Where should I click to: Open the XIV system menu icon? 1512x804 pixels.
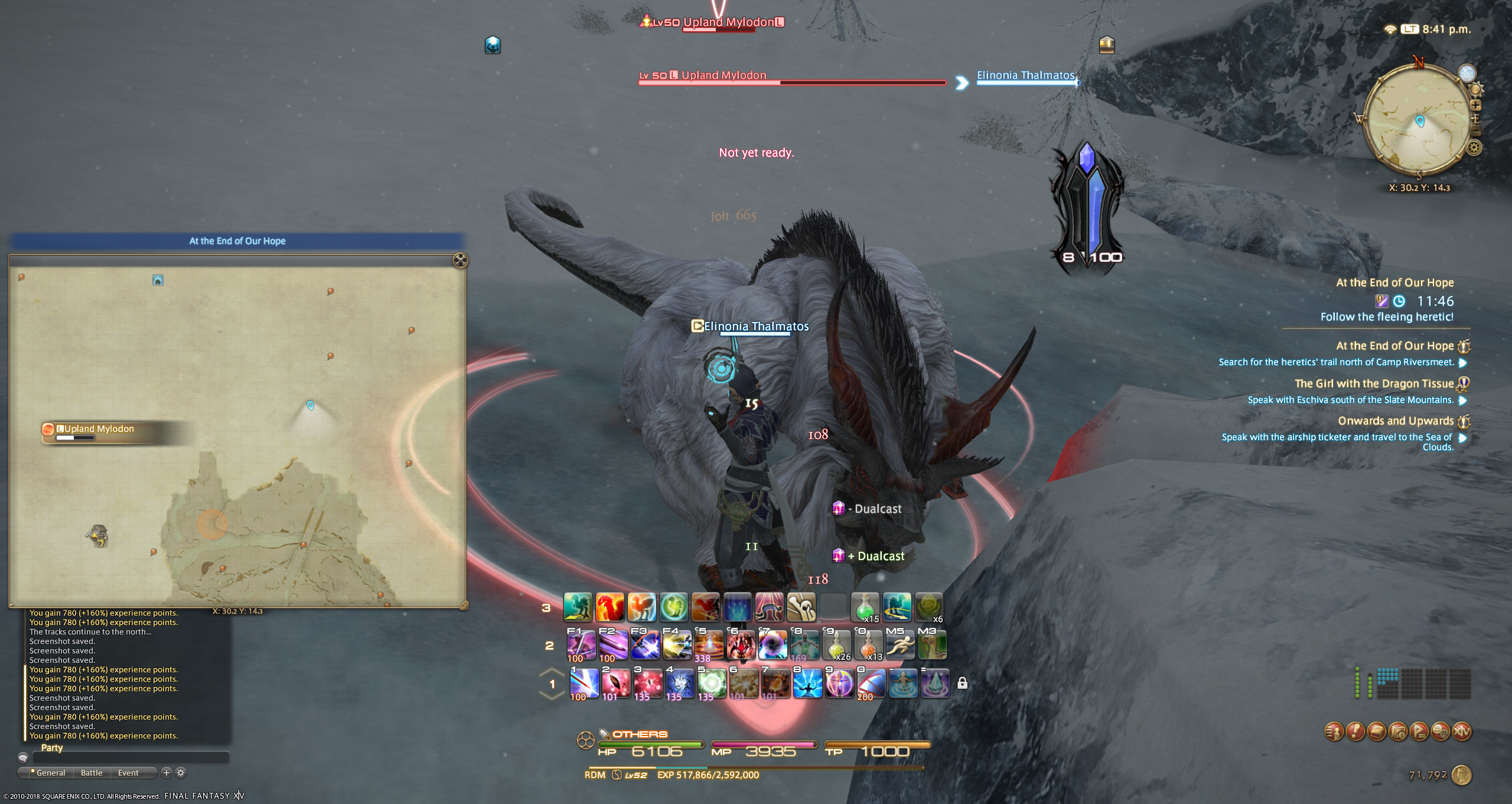click(x=1462, y=731)
